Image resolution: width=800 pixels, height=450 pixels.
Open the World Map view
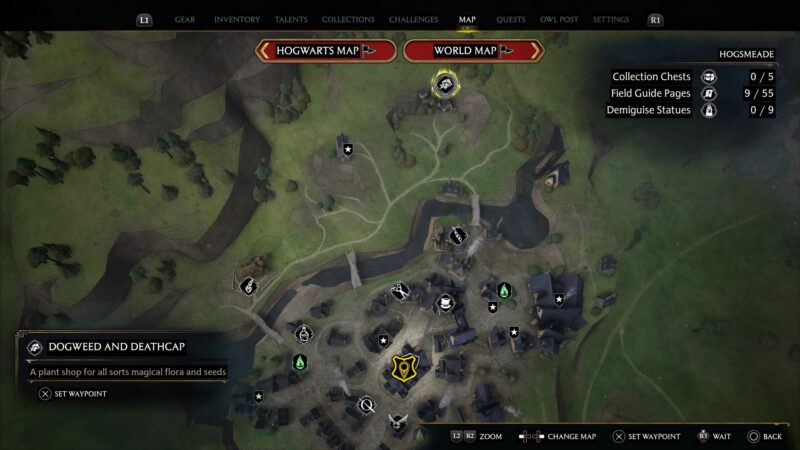click(x=473, y=50)
